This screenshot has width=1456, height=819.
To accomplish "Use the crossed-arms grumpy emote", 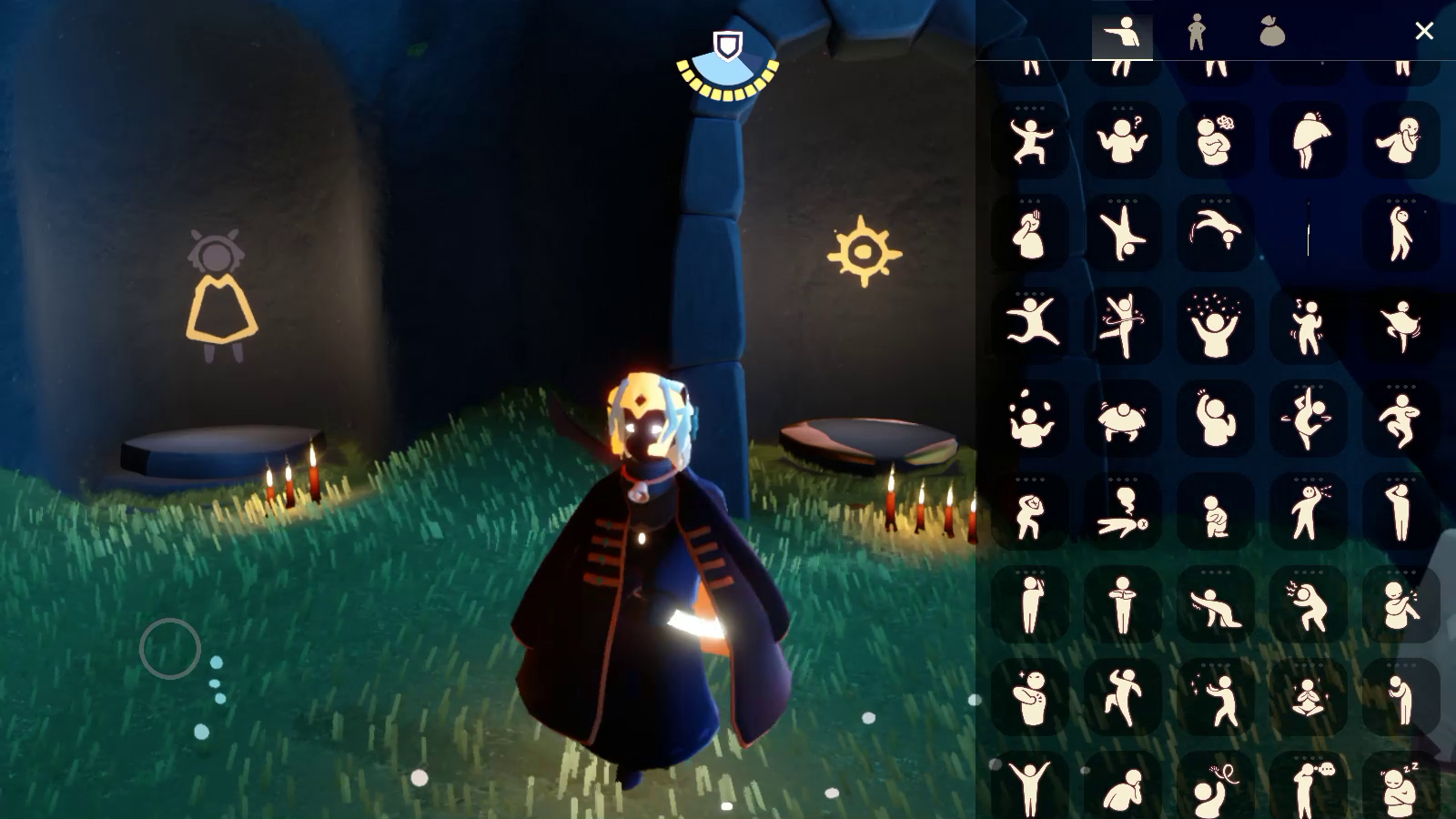I will pyautogui.click(x=1215, y=140).
